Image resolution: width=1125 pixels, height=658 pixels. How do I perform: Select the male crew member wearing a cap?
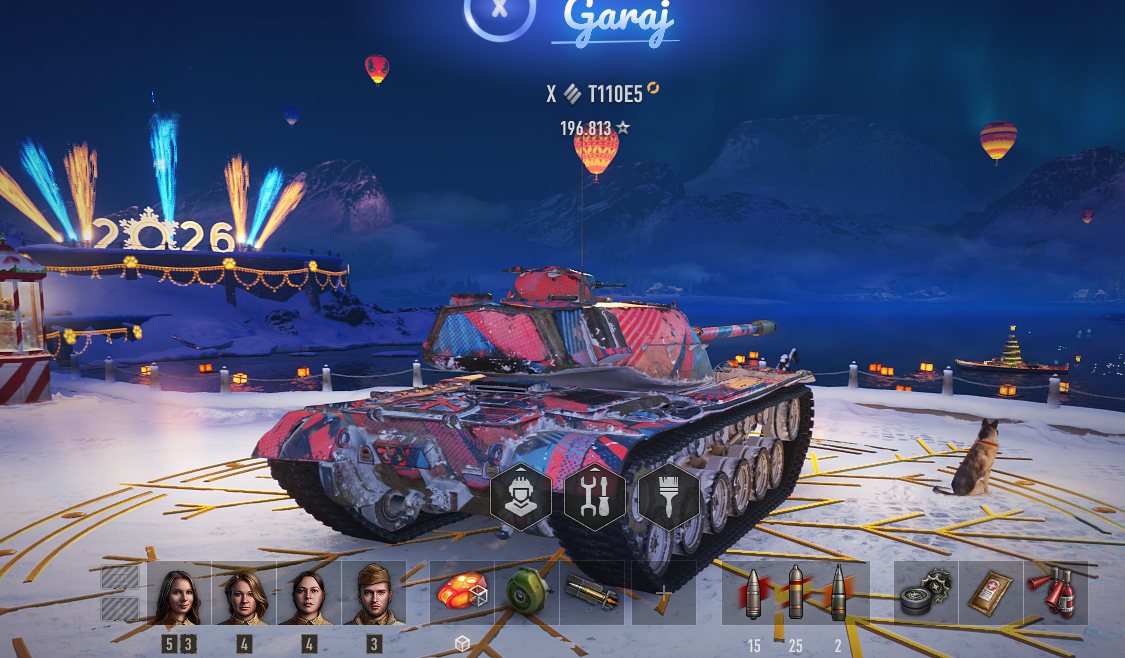tap(374, 594)
